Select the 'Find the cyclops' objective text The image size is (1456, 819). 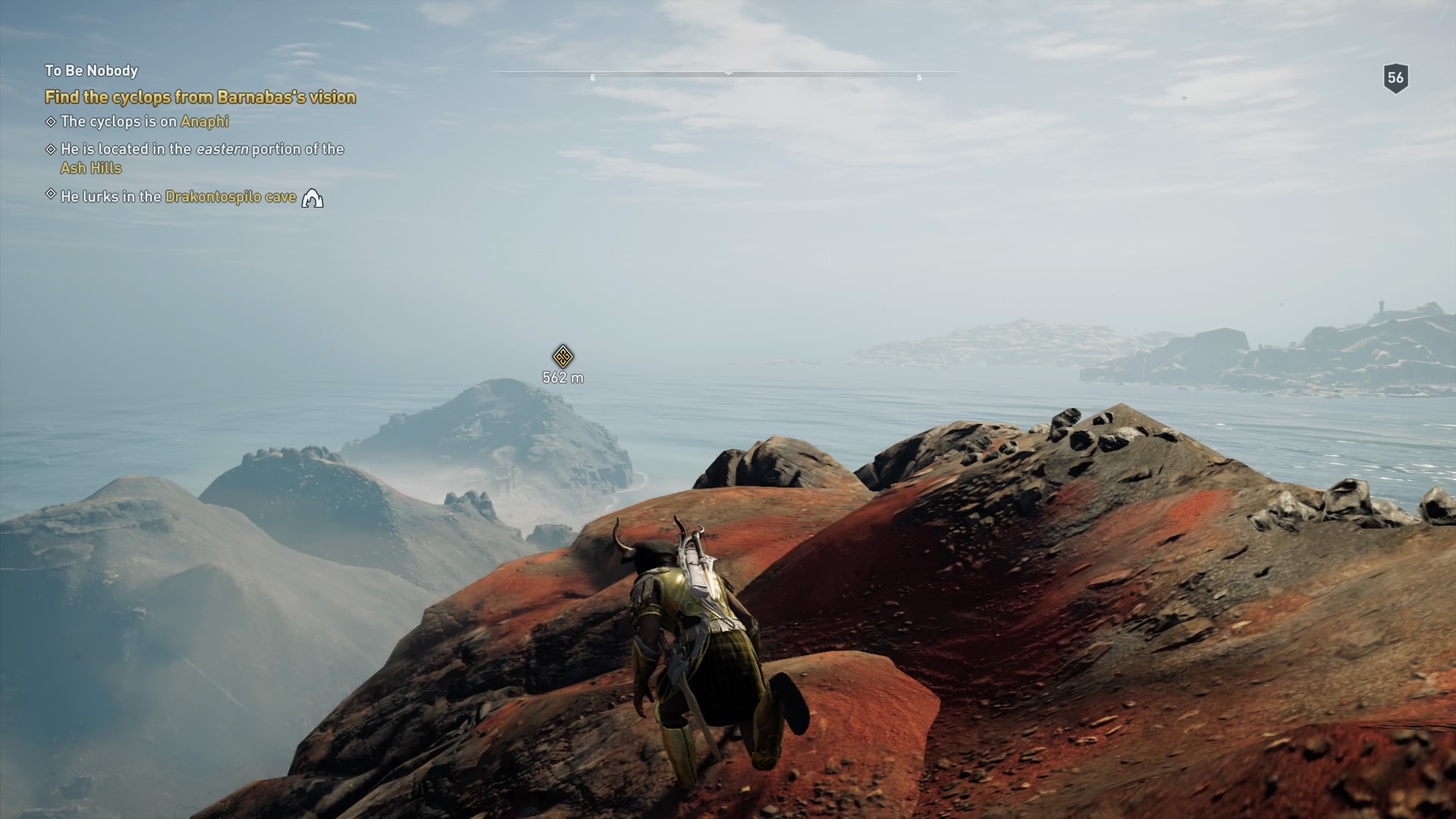[200, 97]
